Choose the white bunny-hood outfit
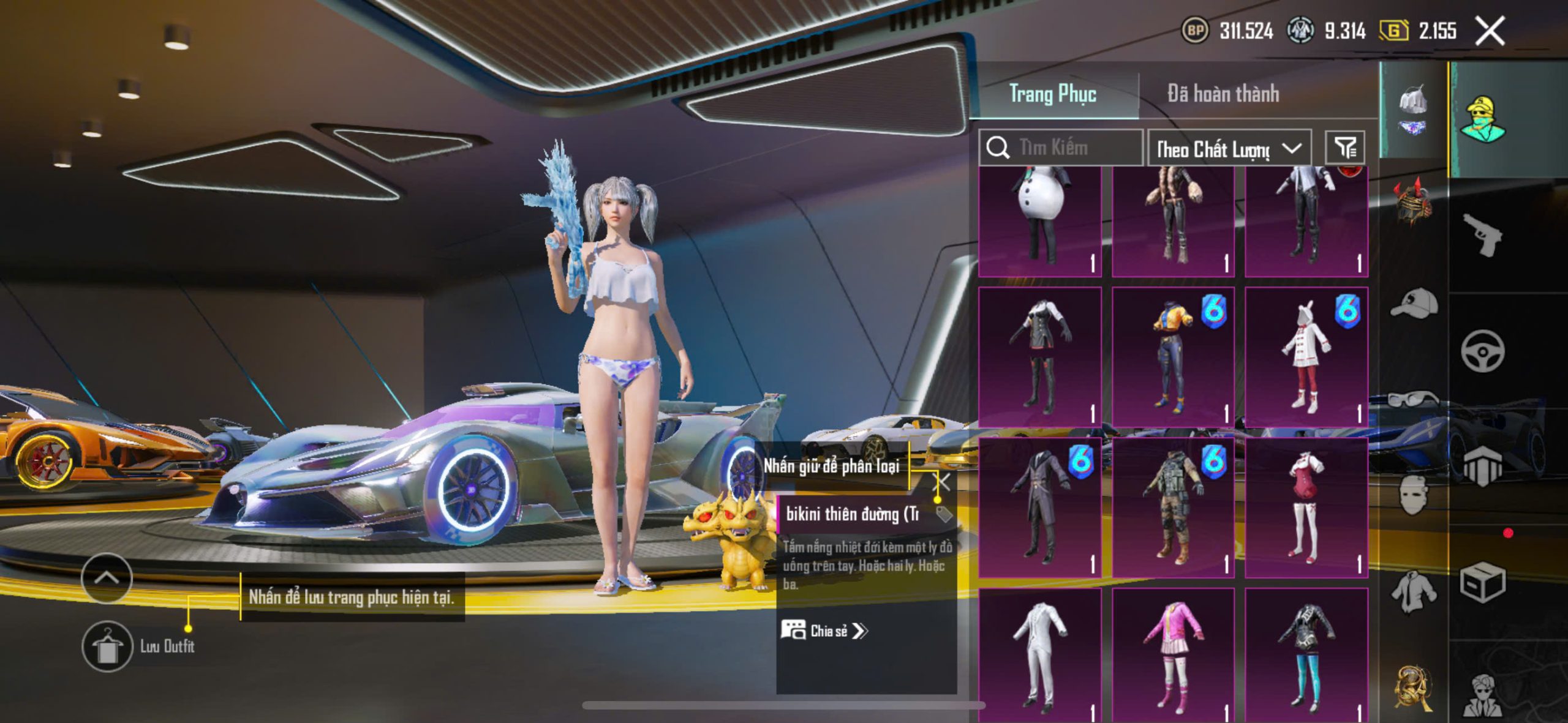The height and width of the screenshot is (723, 1568). pos(1306,358)
